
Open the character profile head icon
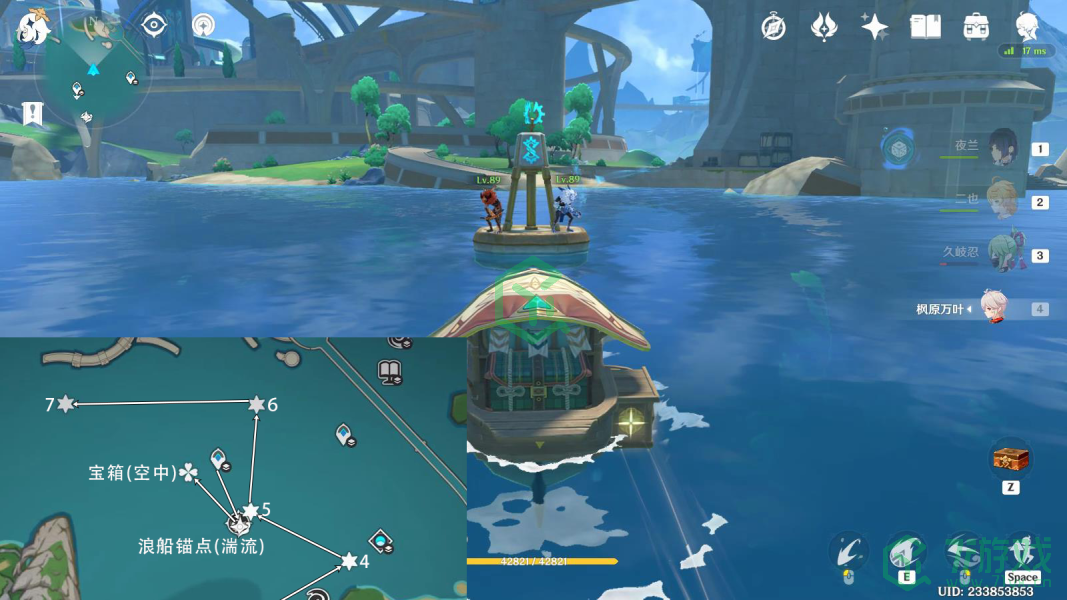[x=1027, y=27]
